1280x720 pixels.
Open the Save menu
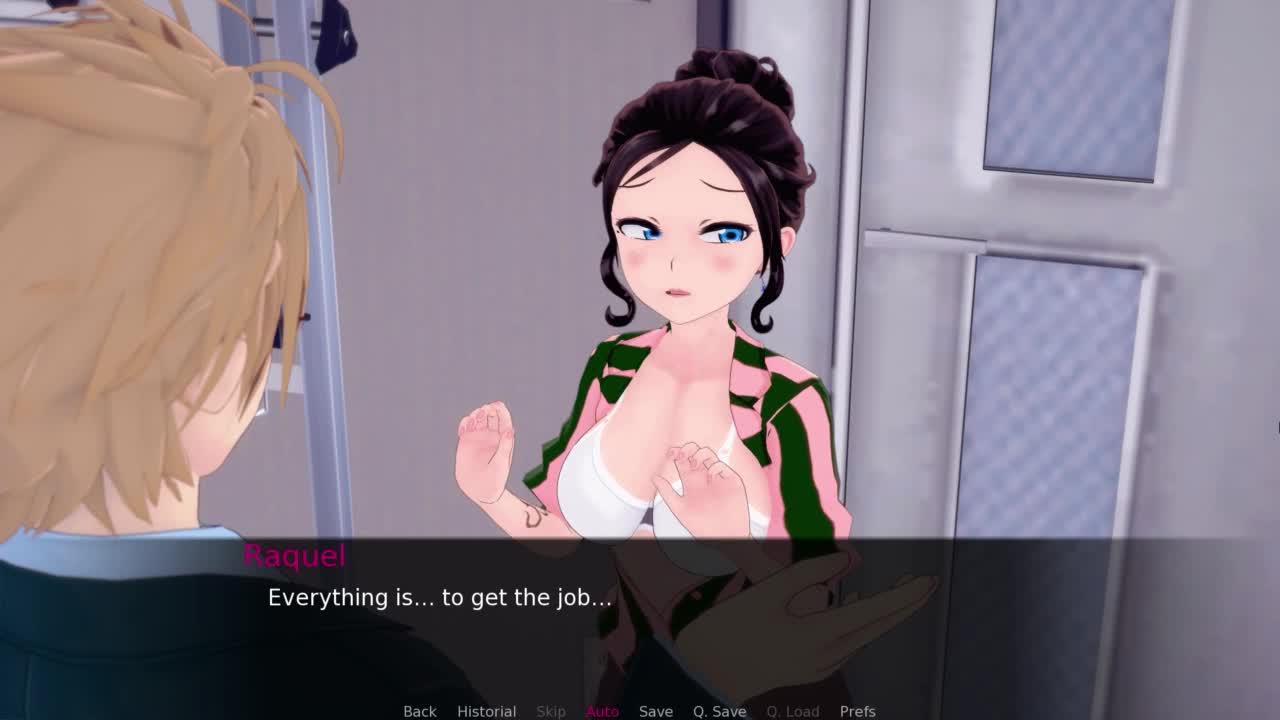point(655,711)
